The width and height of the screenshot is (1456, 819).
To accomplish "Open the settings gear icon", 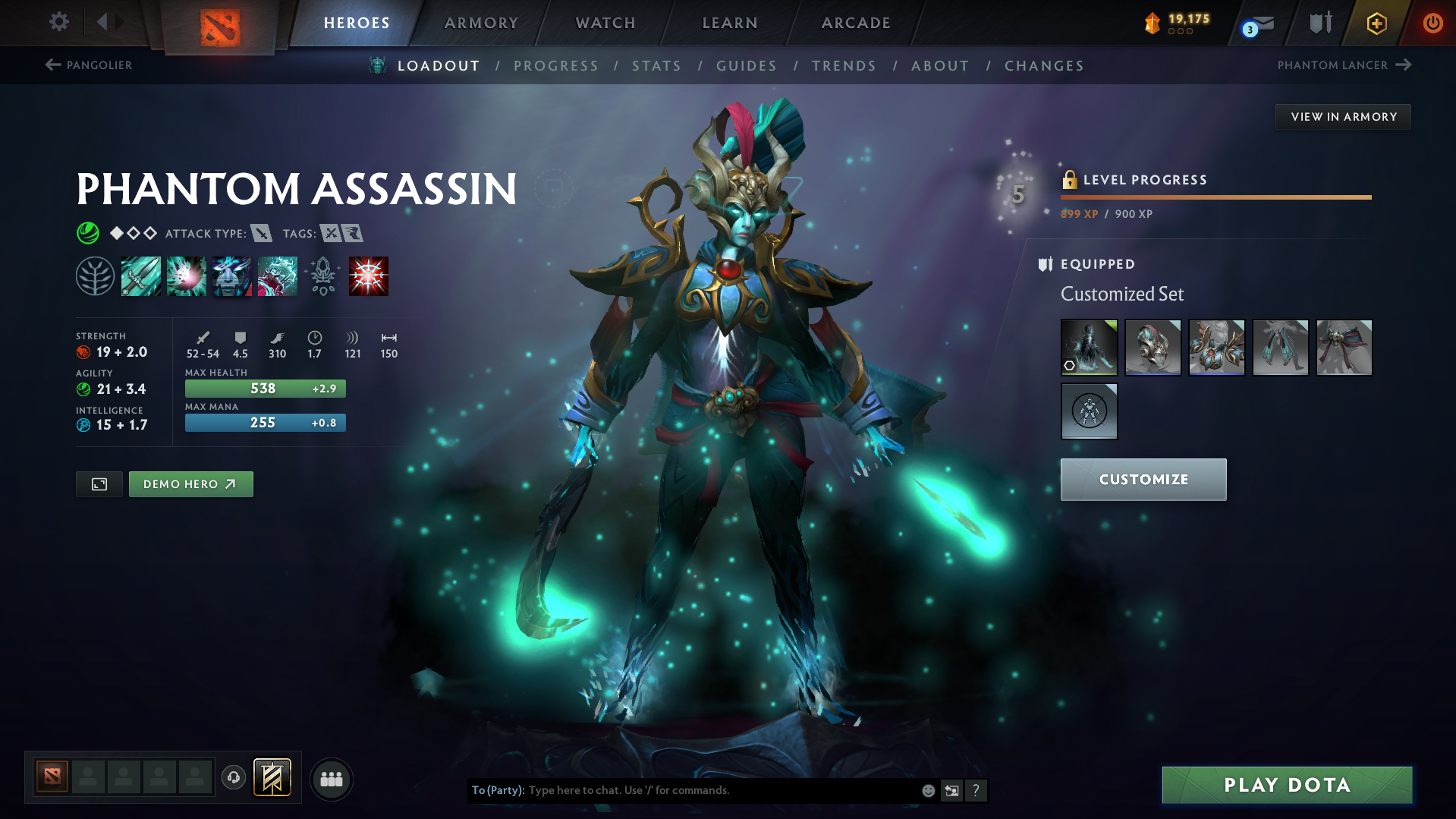I will coord(58,22).
